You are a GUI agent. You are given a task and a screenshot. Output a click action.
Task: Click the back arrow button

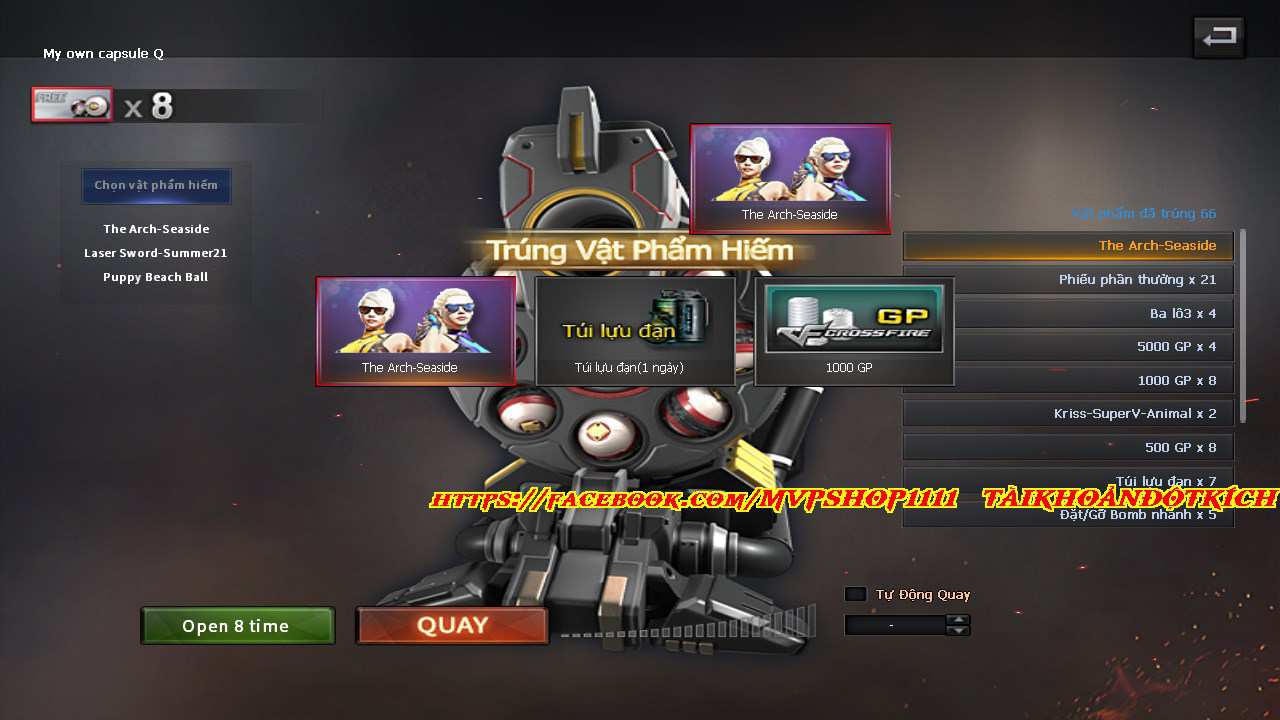(x=1218, y=38)
